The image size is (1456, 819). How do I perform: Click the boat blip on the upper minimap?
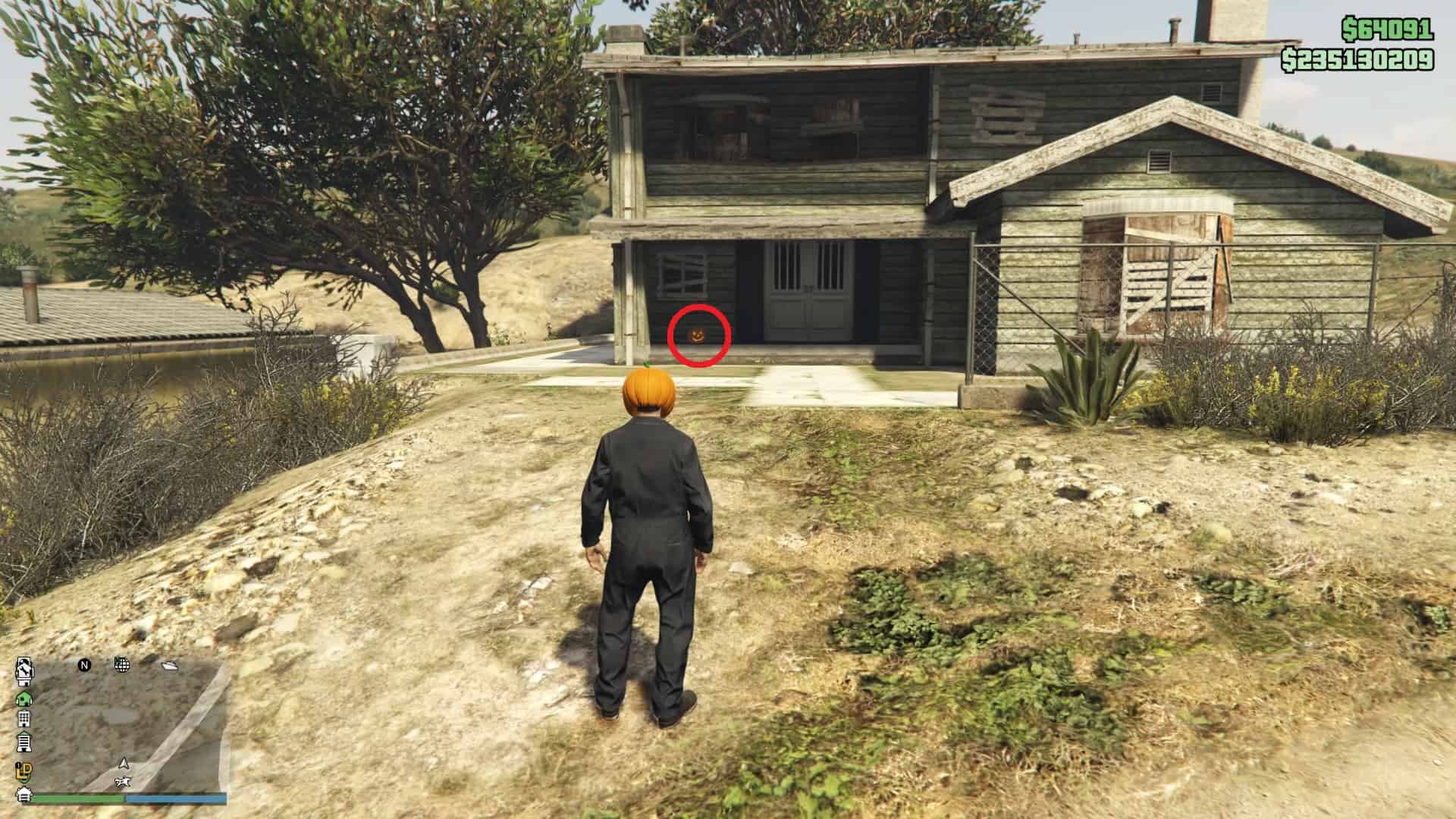[x=170, y=666]
